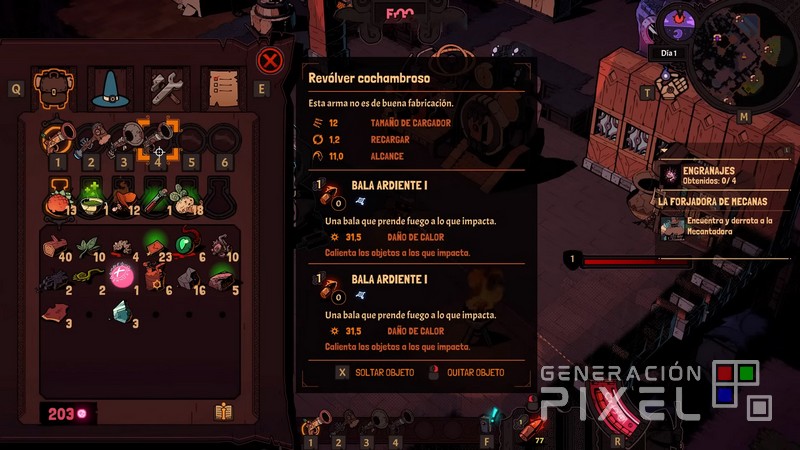The height and width of the screenshot is (450, 800).
Task: Open the checklist scroll tab
Action: [220, 88]
